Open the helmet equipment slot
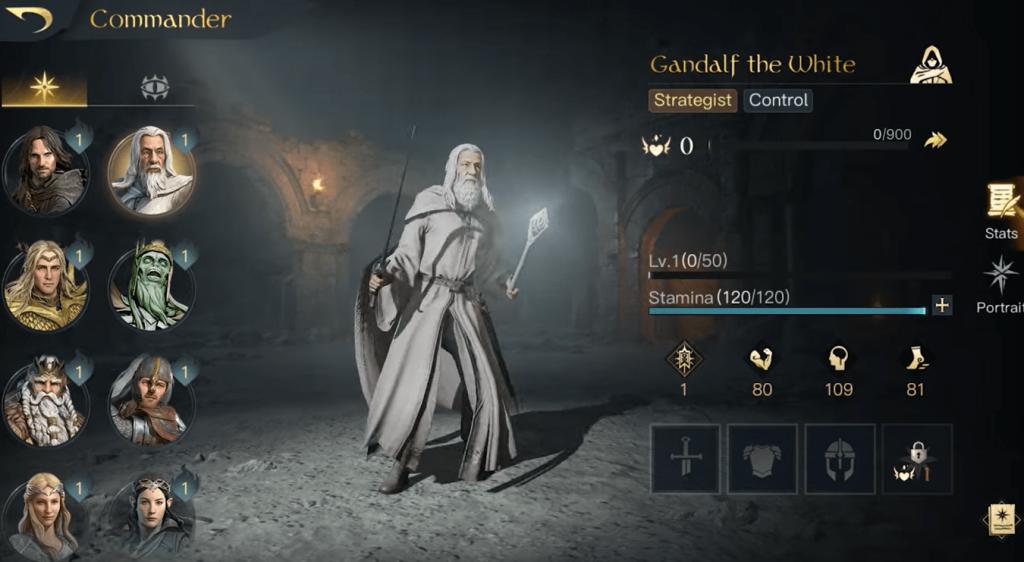 pos(840,459)
